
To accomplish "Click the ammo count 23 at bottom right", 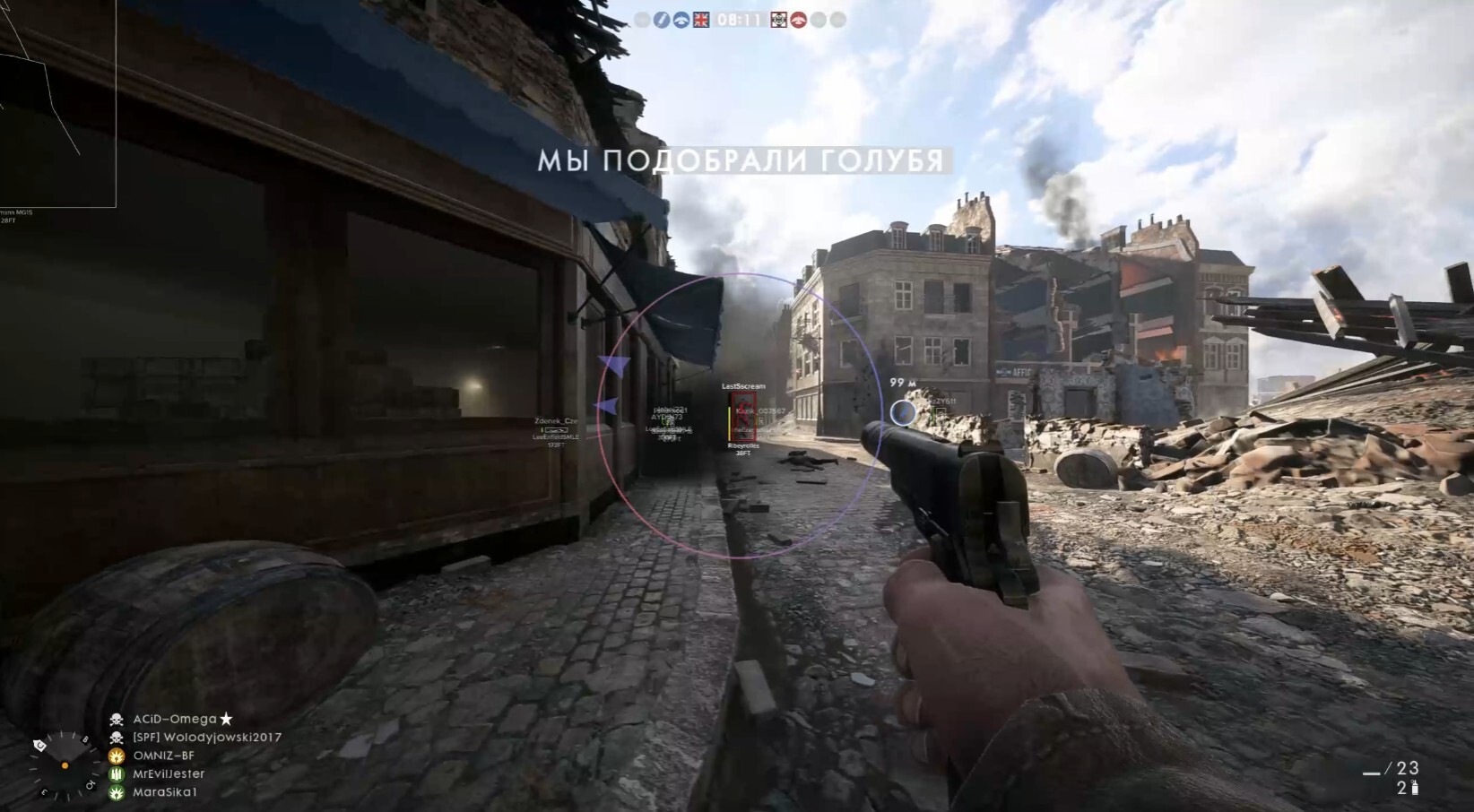I will point(1409,767).
